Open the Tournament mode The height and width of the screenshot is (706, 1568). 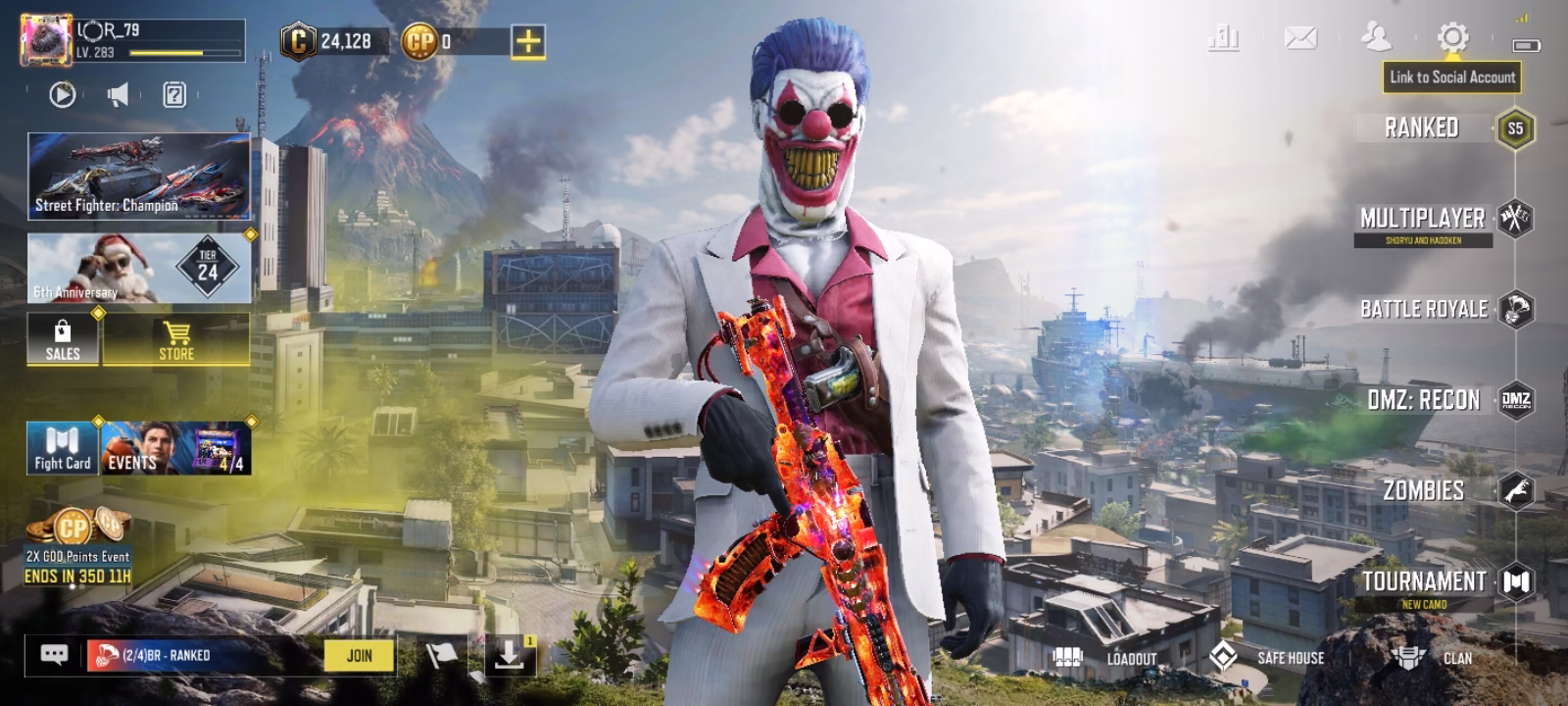1424,582
